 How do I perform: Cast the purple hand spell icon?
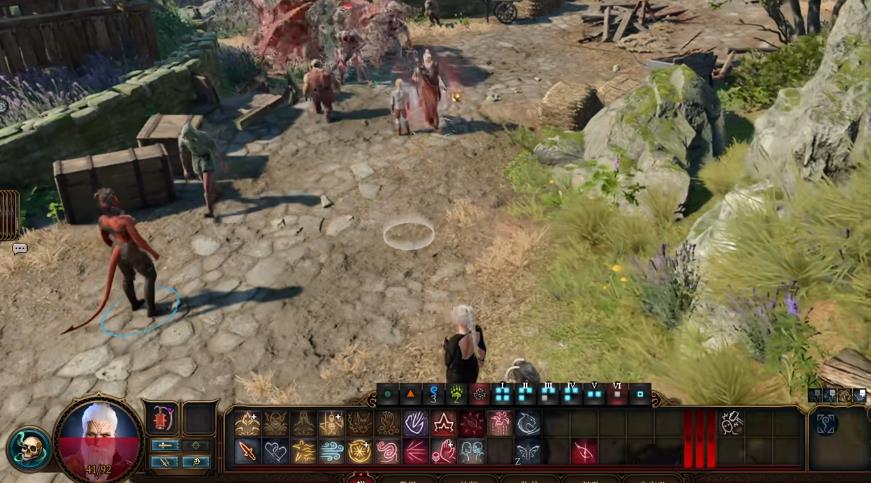tap(415, 423)
